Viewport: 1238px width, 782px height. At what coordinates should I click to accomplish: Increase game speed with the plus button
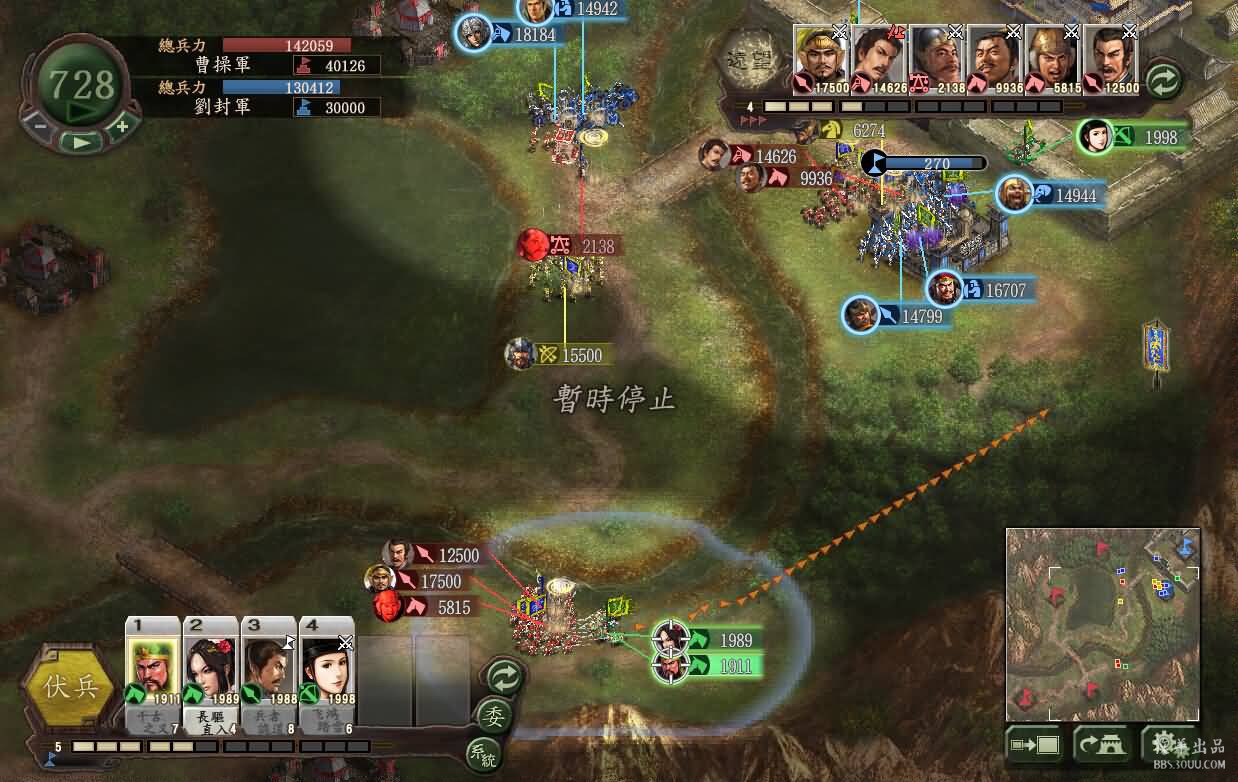[122, 127]
